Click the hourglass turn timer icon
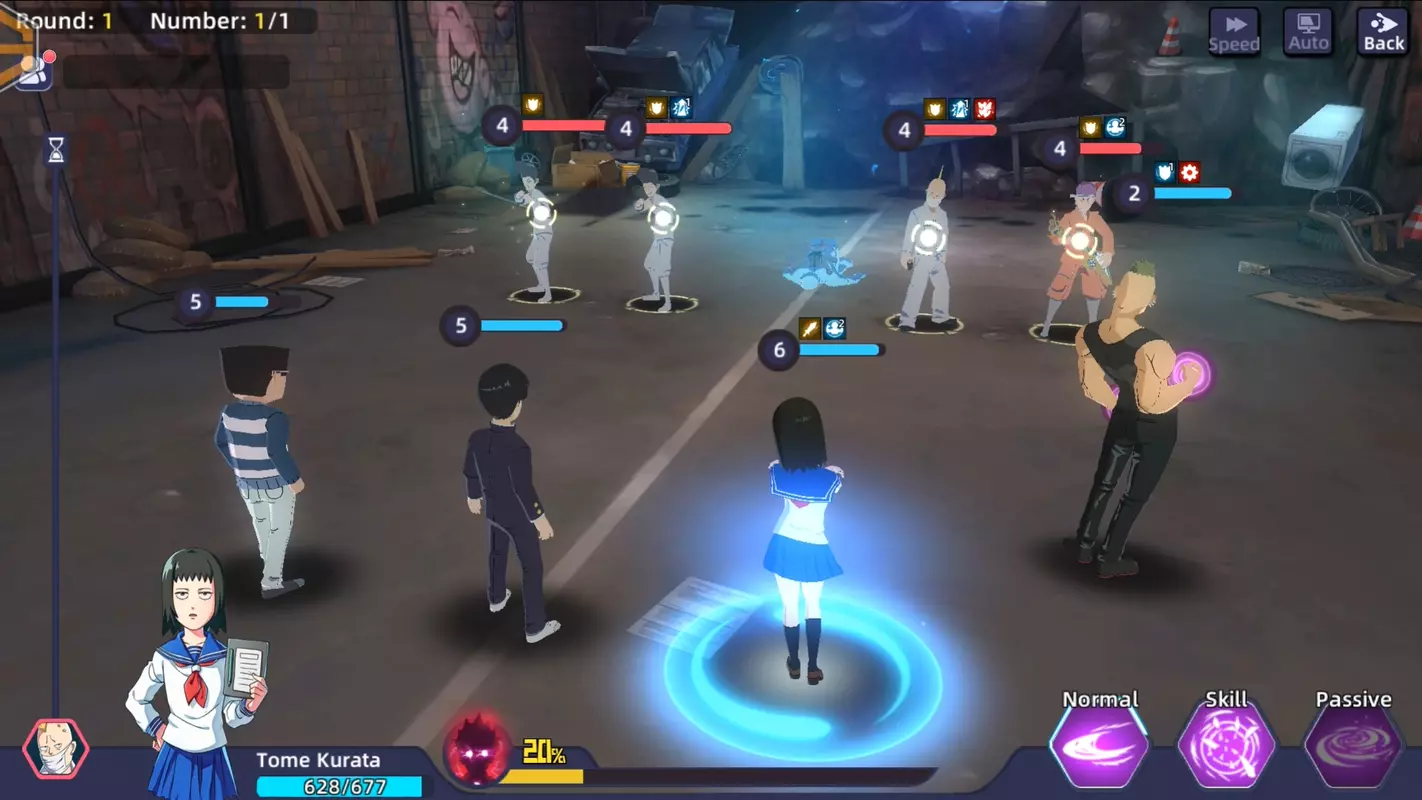This screenshot has width=1422, height=800. click(54, 150)
